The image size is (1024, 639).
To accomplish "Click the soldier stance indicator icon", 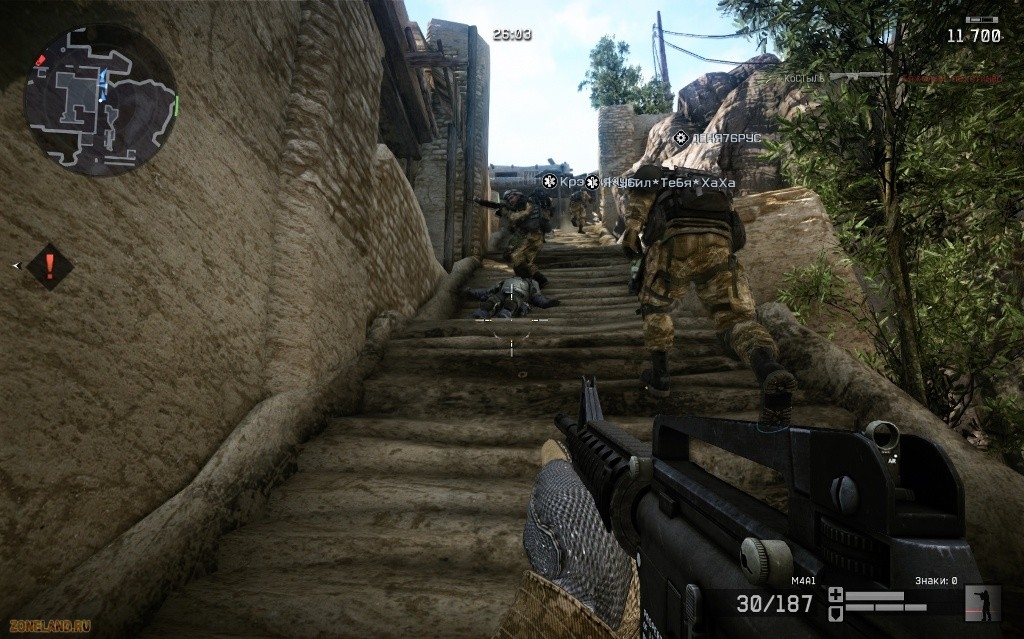I will 984,603.
